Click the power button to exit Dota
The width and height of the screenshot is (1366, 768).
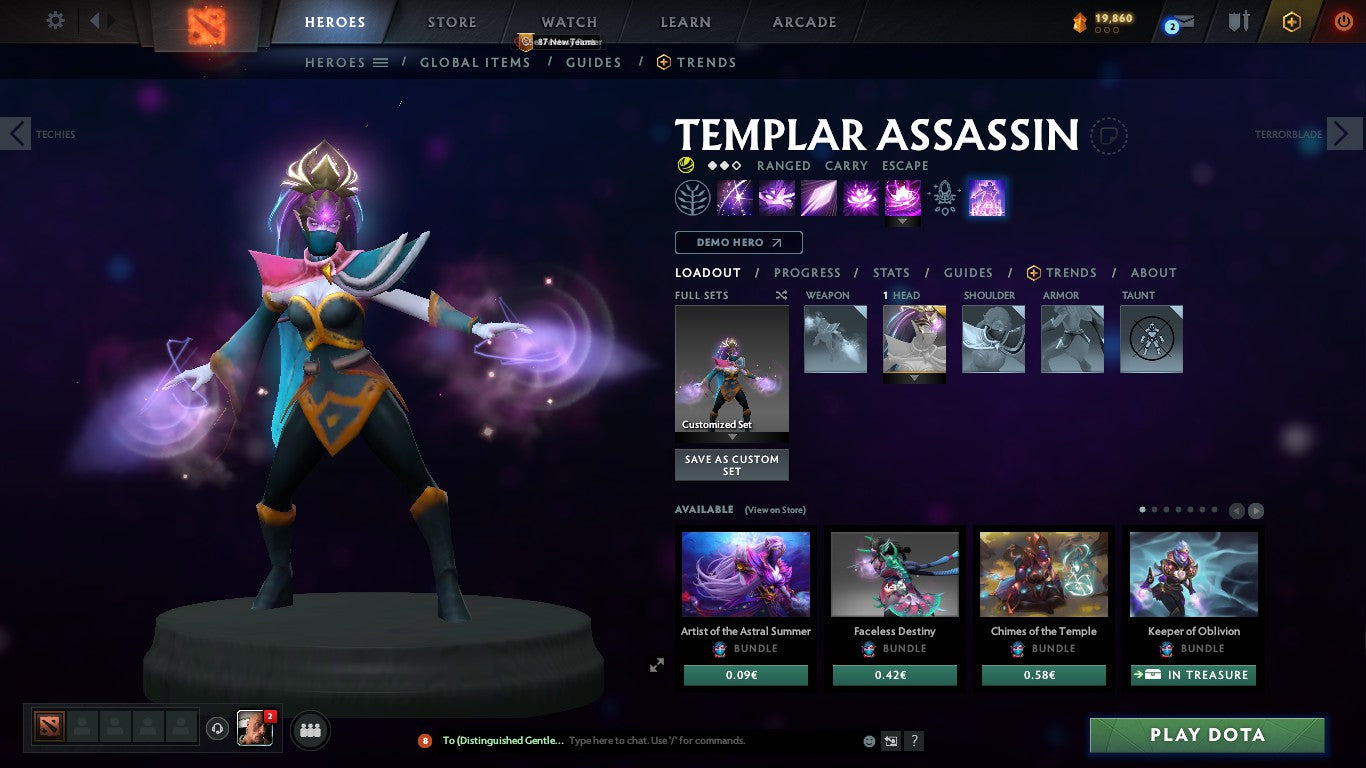point(1342,22)
